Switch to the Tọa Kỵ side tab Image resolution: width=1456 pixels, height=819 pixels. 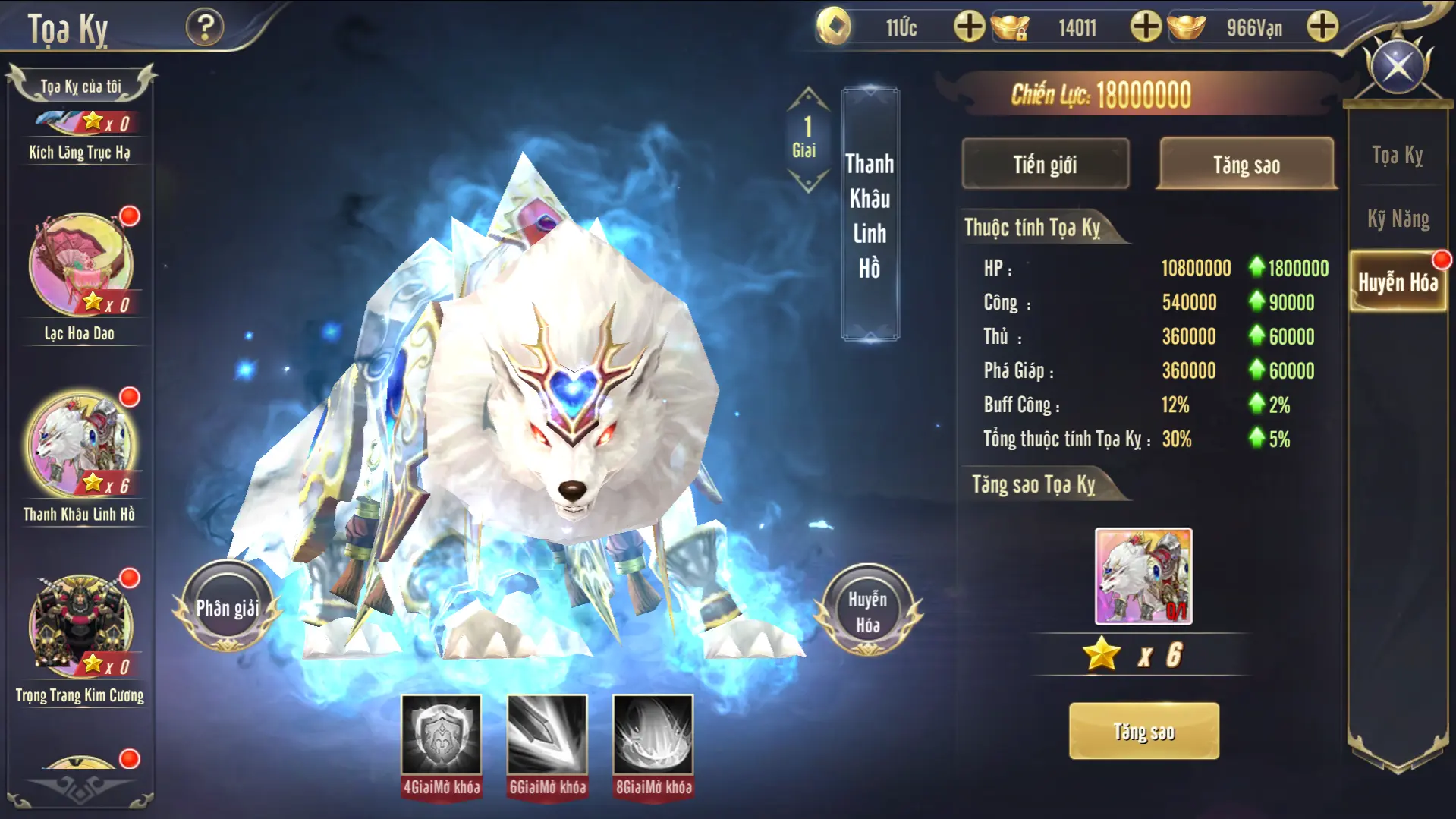(x=1398, y=156)
